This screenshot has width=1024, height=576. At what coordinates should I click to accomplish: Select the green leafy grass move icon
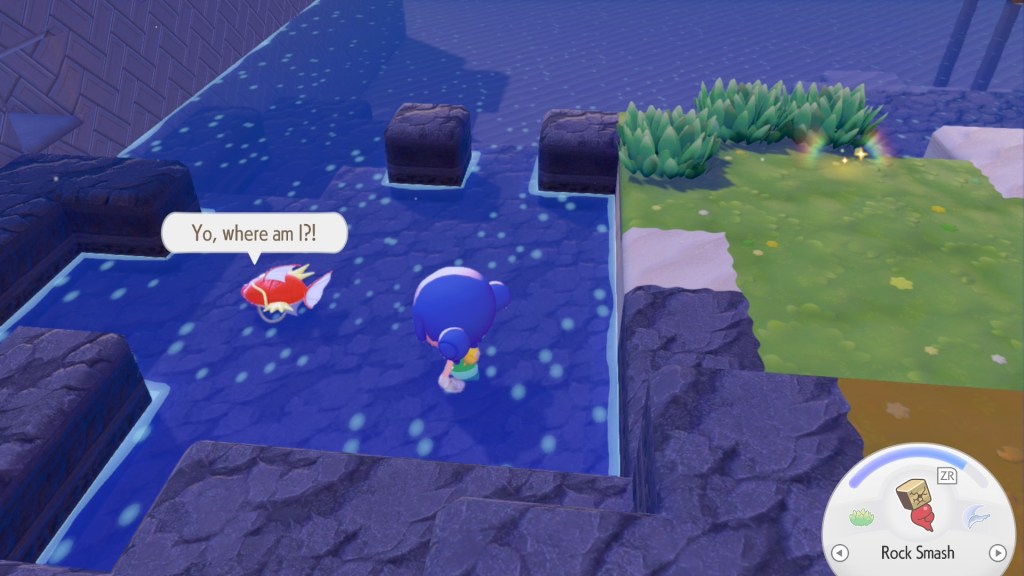[861, 517]
